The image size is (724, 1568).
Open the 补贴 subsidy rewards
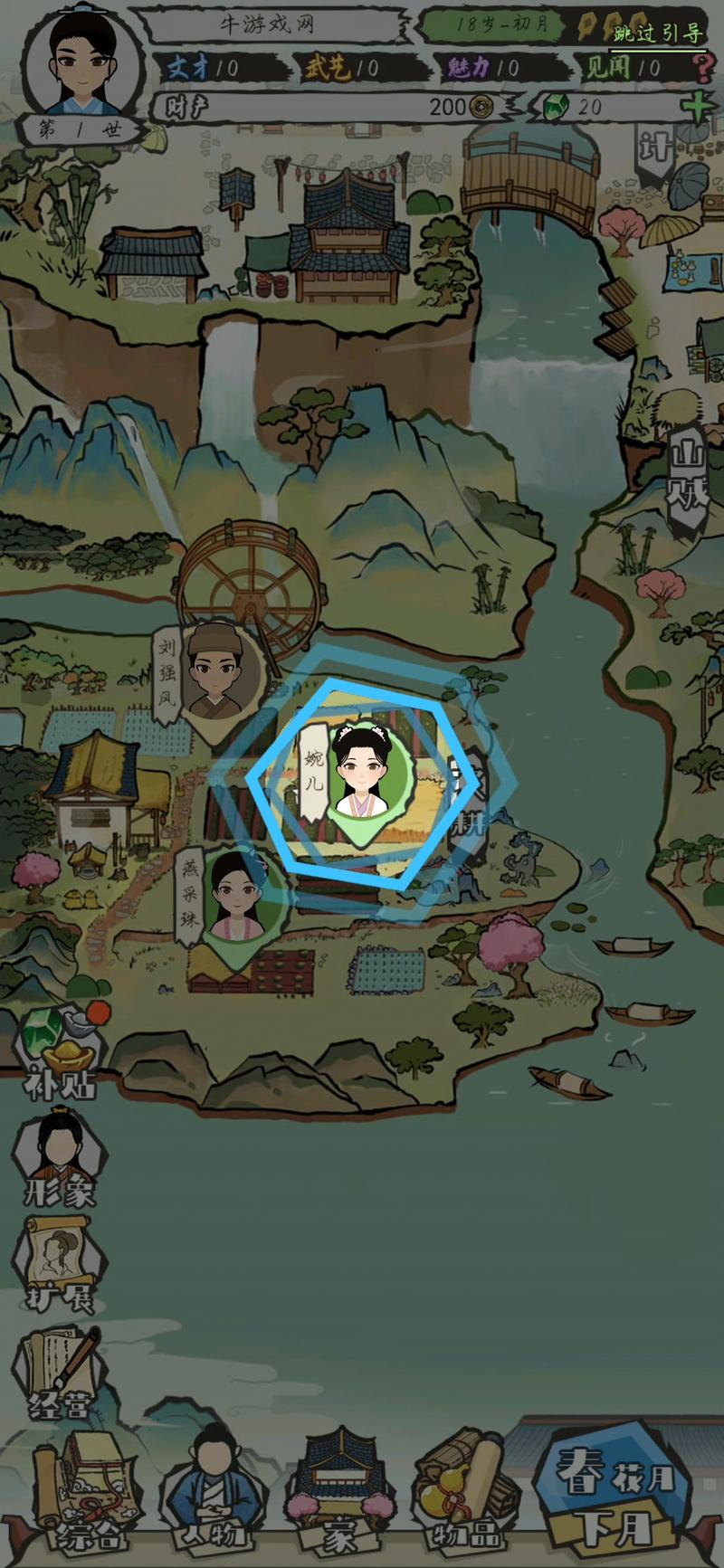click(x=60, y=1054)
